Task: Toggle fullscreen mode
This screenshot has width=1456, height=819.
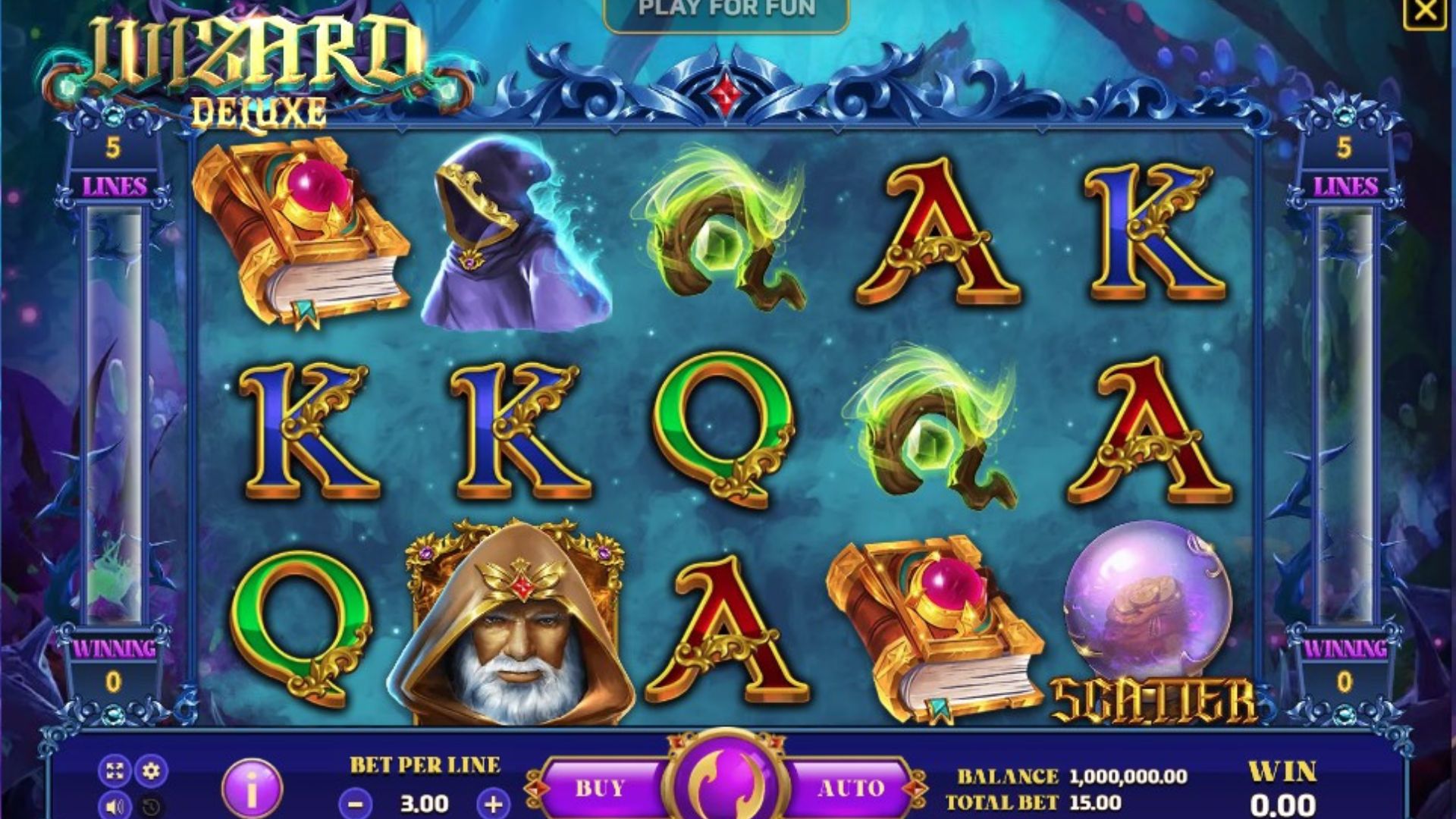Action: (x=115, y=772)
